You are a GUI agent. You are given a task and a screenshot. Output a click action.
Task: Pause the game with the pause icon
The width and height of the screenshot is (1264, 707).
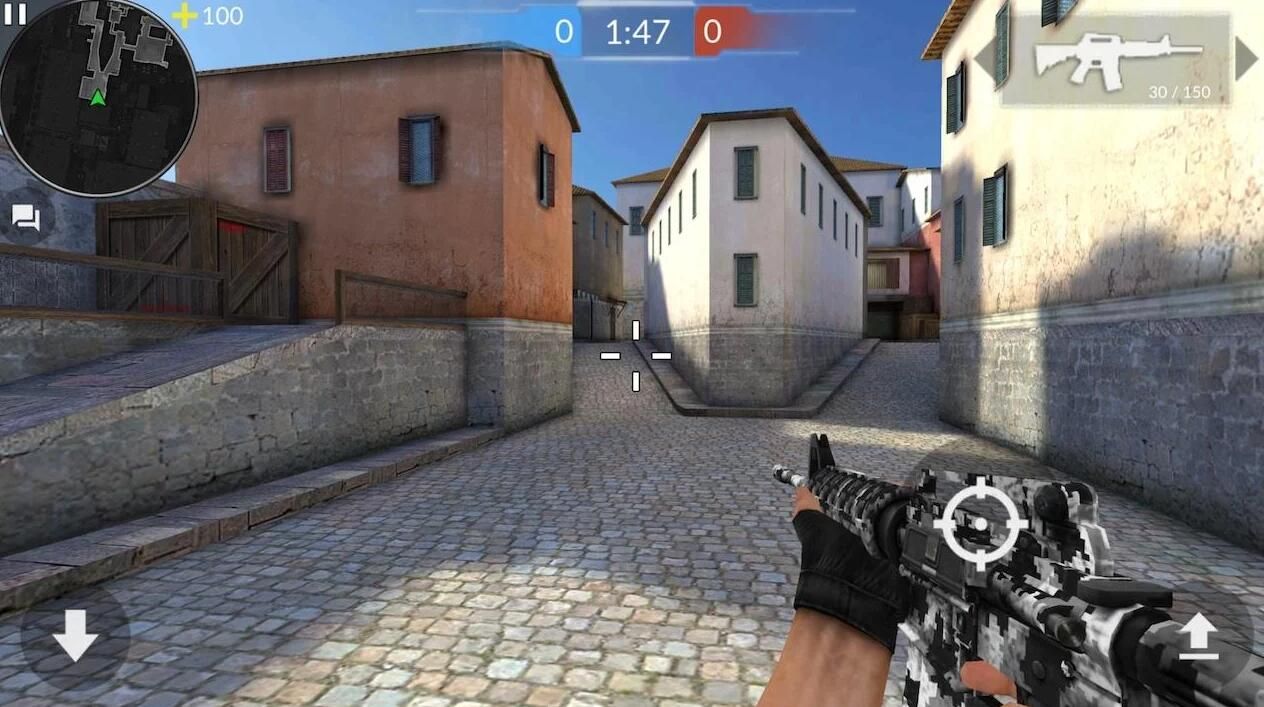click(14, 13)
